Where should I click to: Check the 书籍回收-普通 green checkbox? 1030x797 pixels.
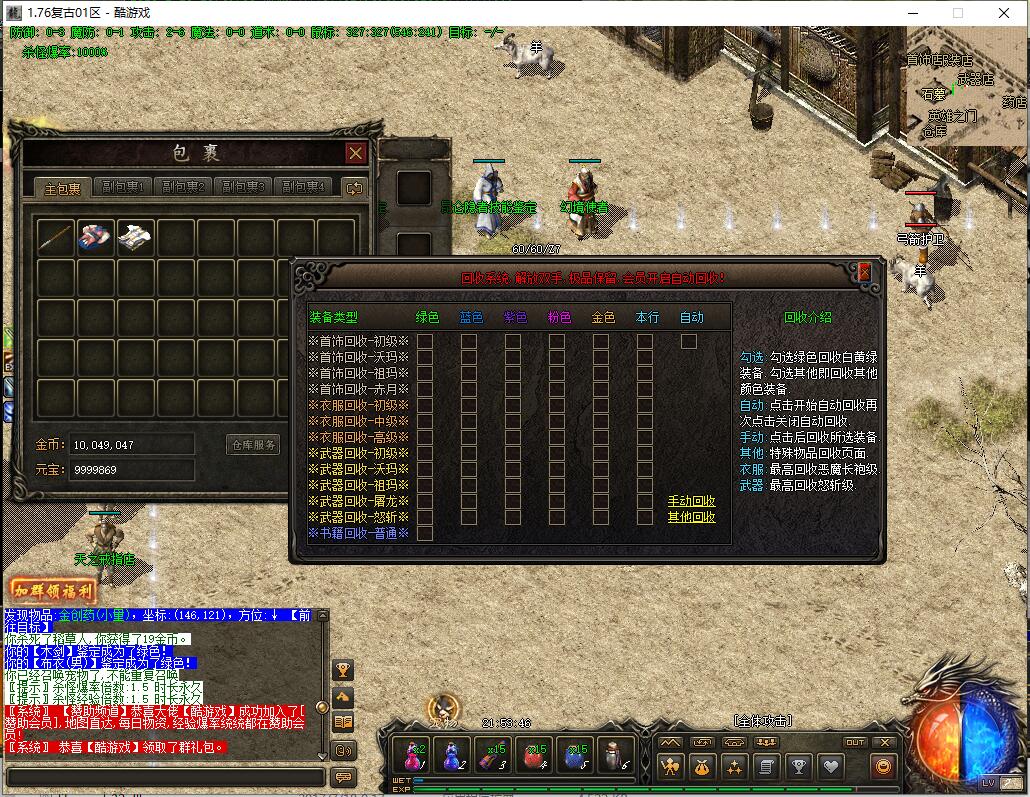pos(425,533)
